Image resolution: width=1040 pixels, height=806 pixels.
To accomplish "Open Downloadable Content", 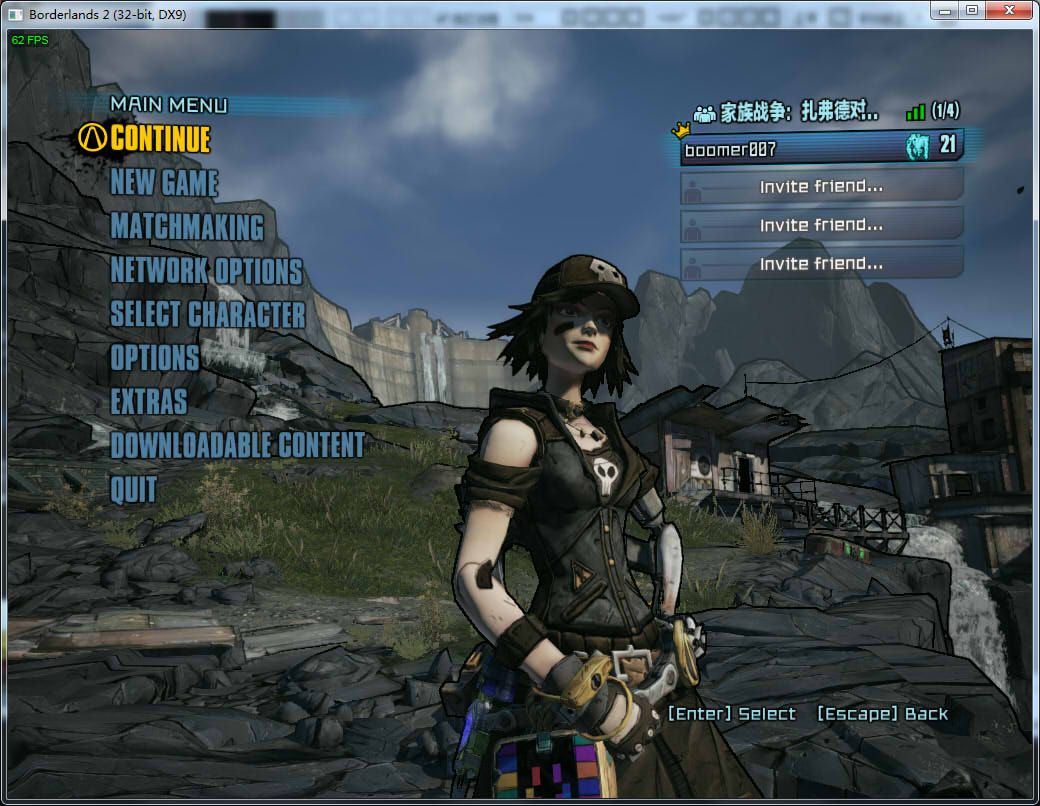I will 237,445.
